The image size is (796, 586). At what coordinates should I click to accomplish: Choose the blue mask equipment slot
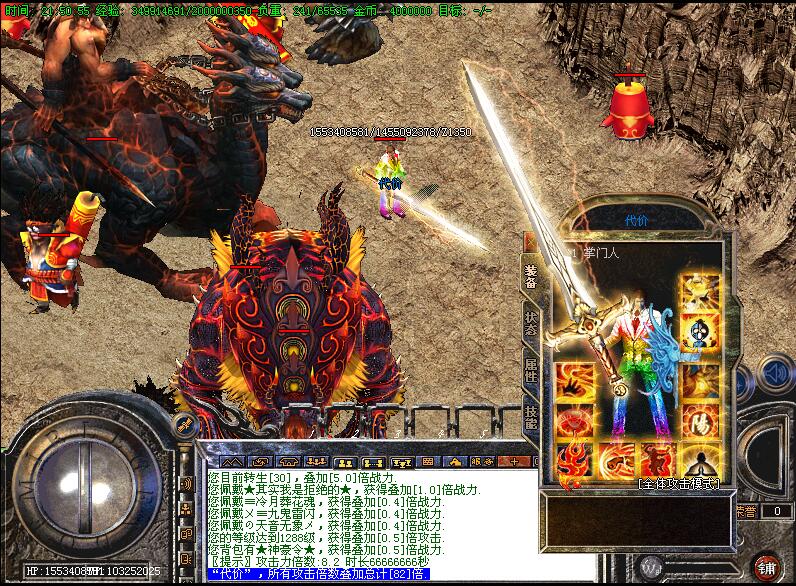700,334
